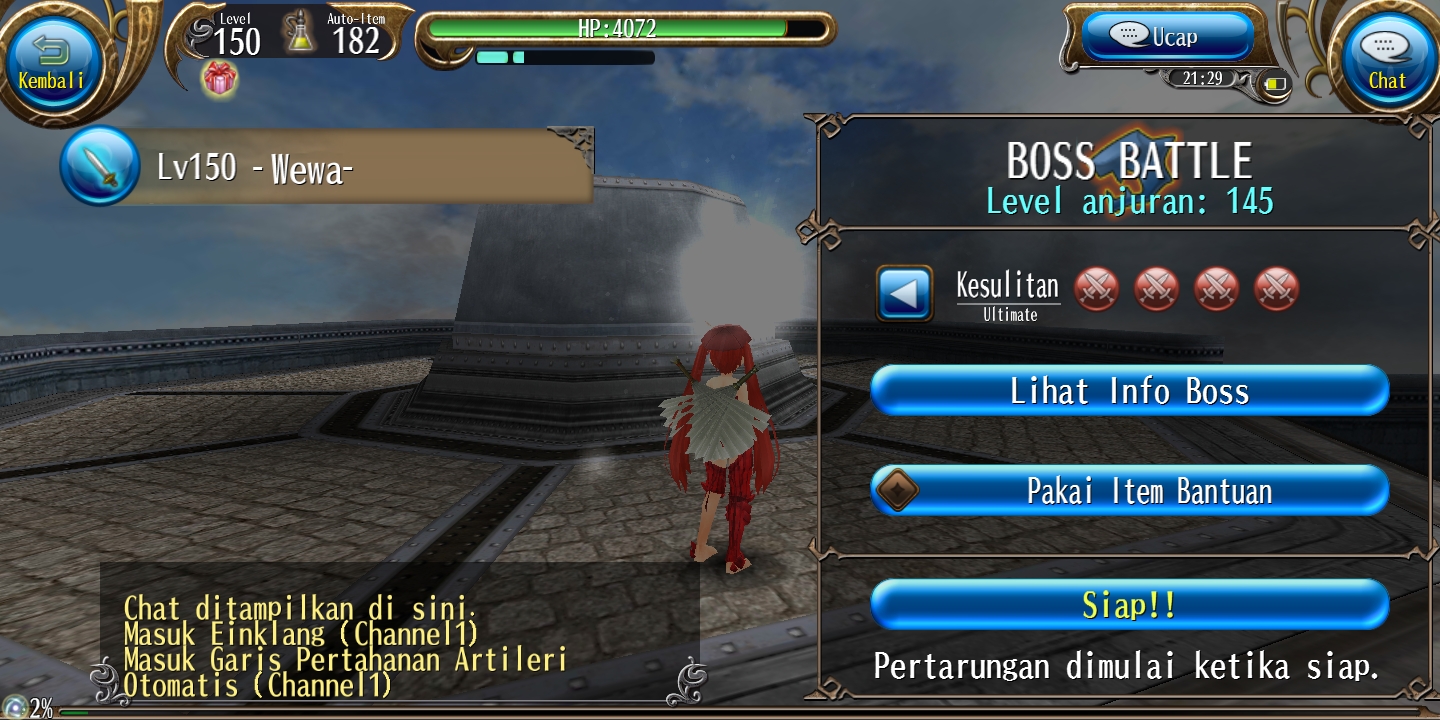The image size is (1440, 720).
Task: Click the sword icon beside Lv150 -Wewa-
Action: (99, 166)
